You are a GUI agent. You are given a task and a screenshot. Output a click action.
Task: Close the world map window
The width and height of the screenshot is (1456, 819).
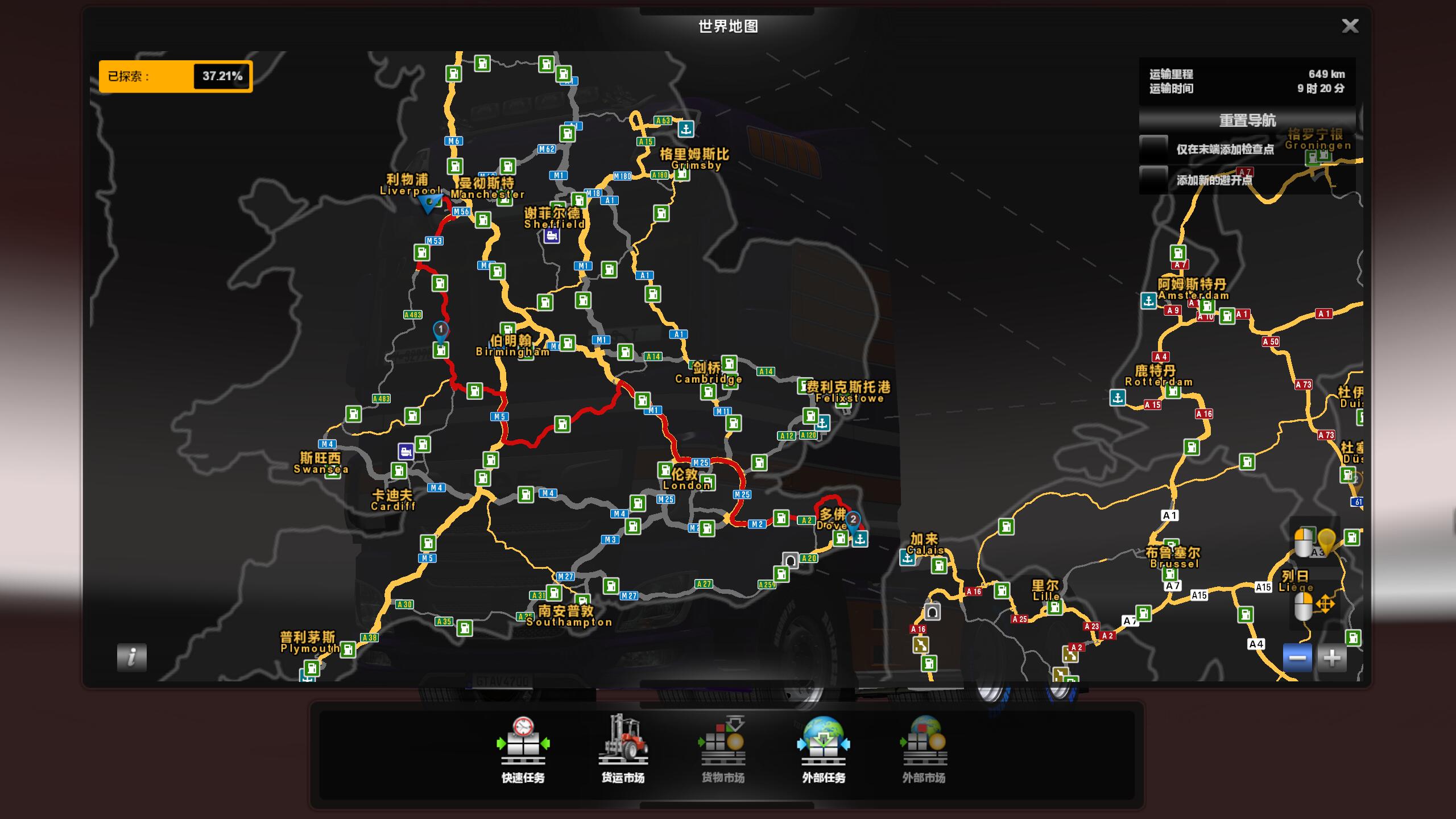pyautogui.click(x=1350, y=26)
